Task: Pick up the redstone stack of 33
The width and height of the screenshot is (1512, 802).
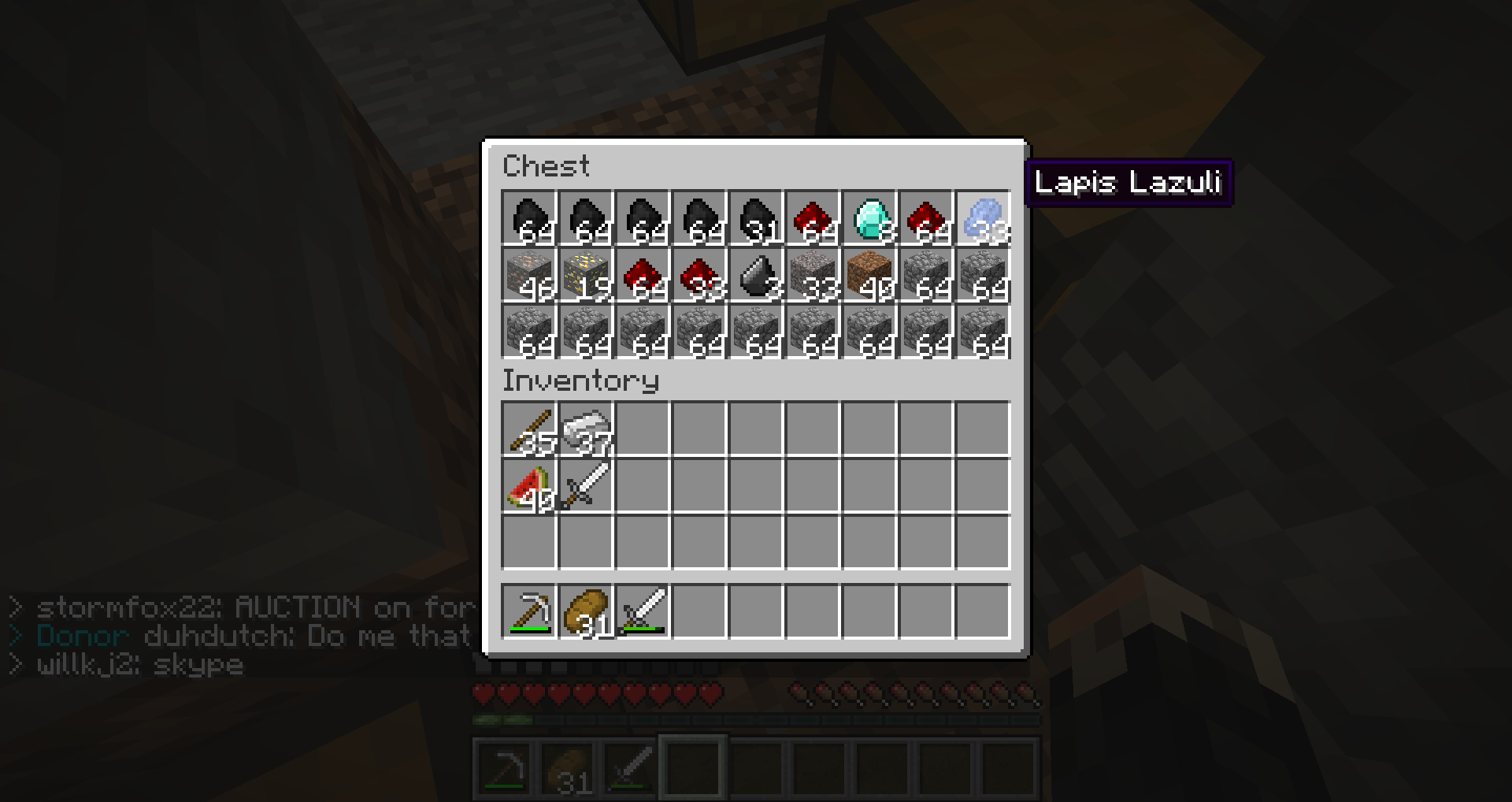Action: pos(699,275)
